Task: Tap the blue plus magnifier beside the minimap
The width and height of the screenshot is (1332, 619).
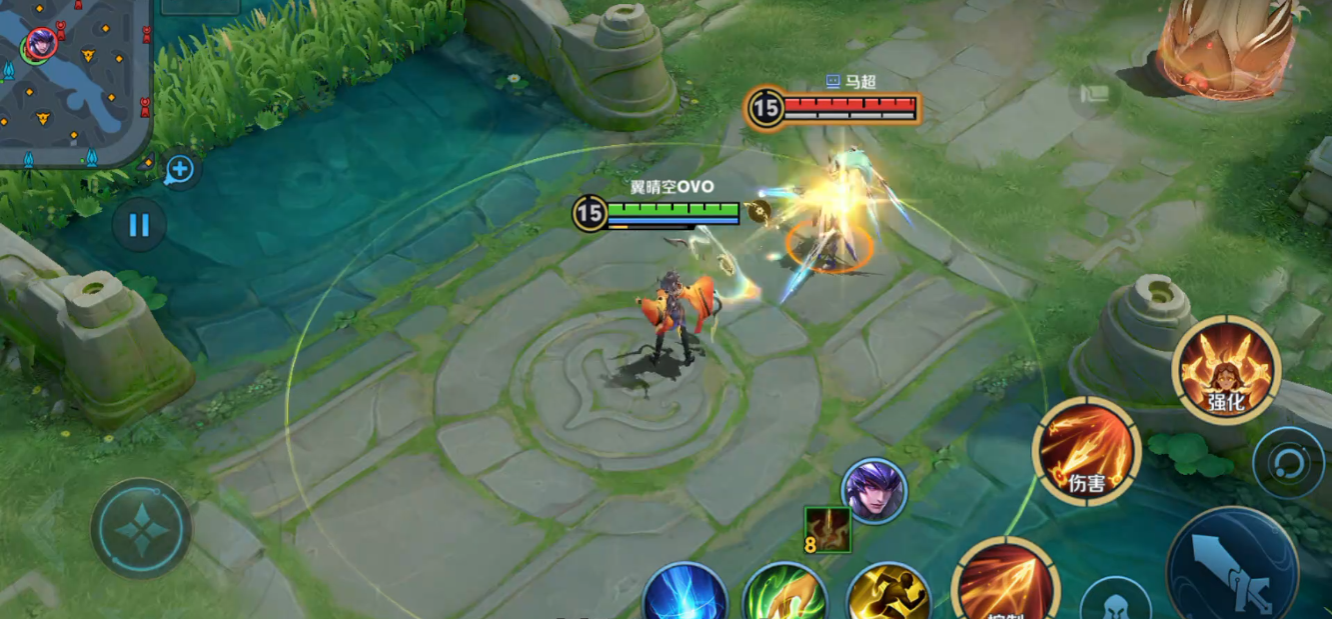Action: (180, 170)
